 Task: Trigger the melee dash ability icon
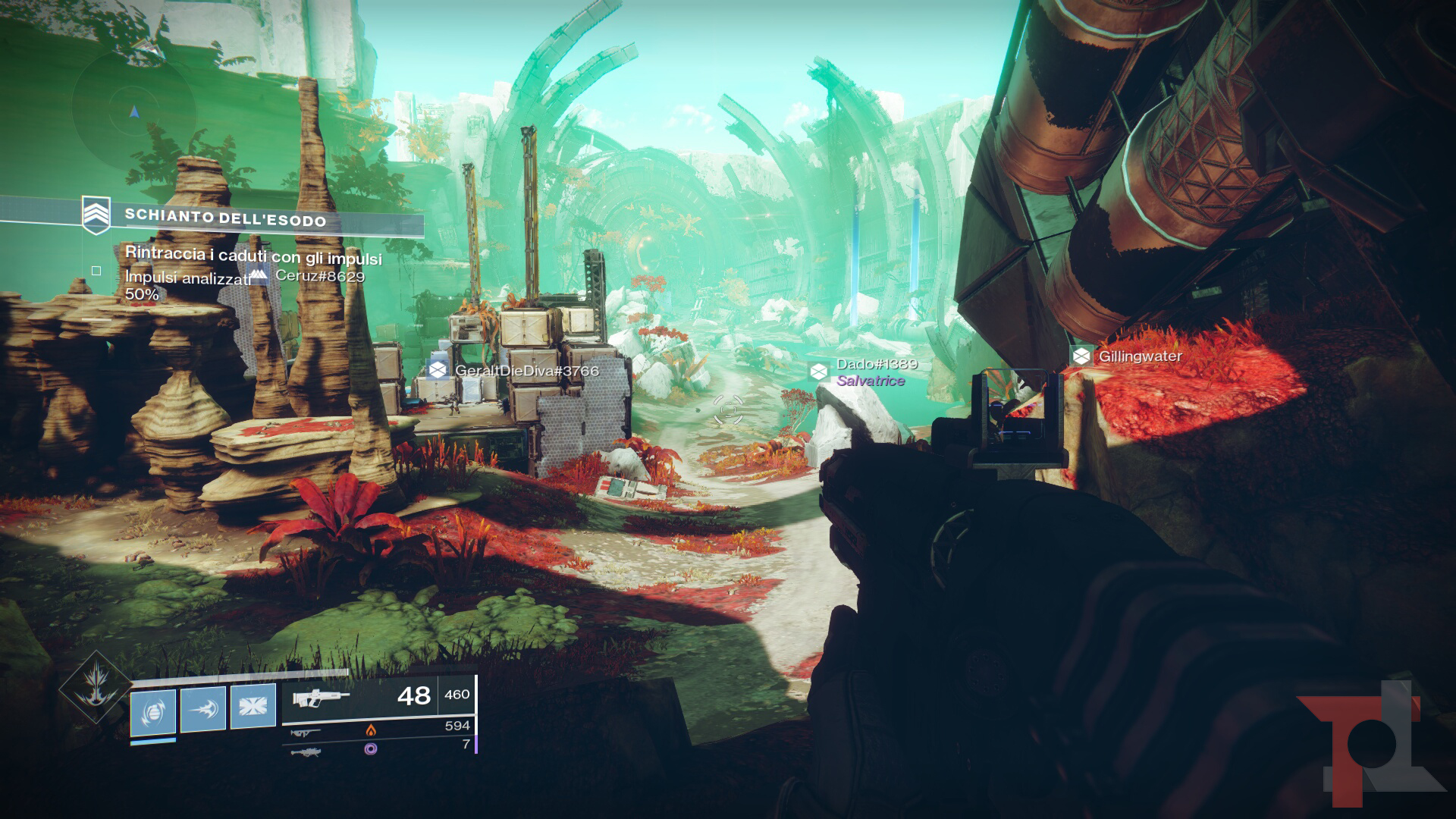click(203, 708)
